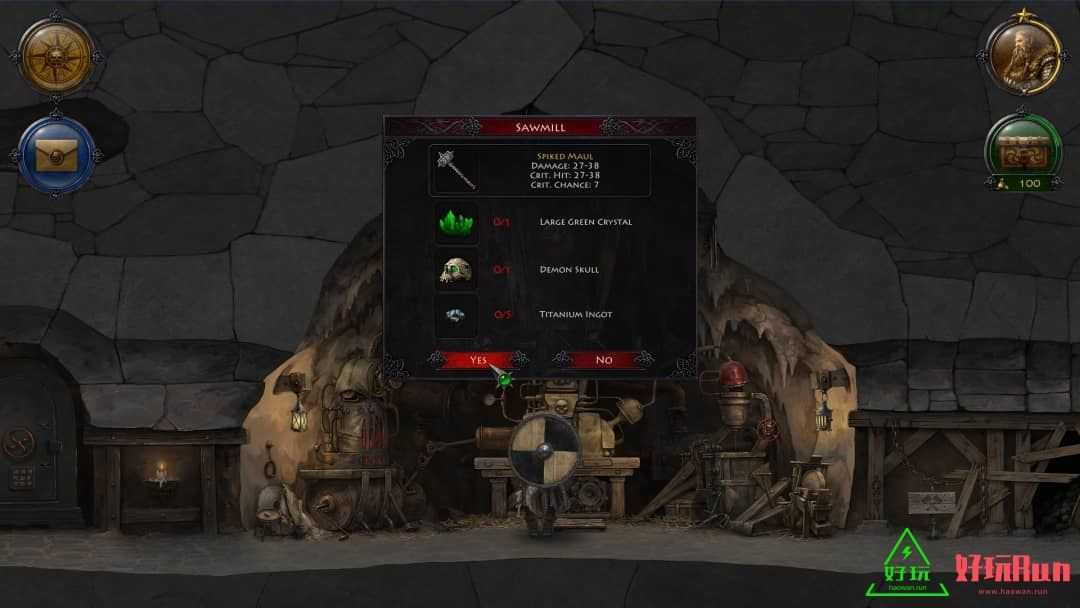Open the dwarf character portrait

pyautogui.click(x=1024, y=56)
